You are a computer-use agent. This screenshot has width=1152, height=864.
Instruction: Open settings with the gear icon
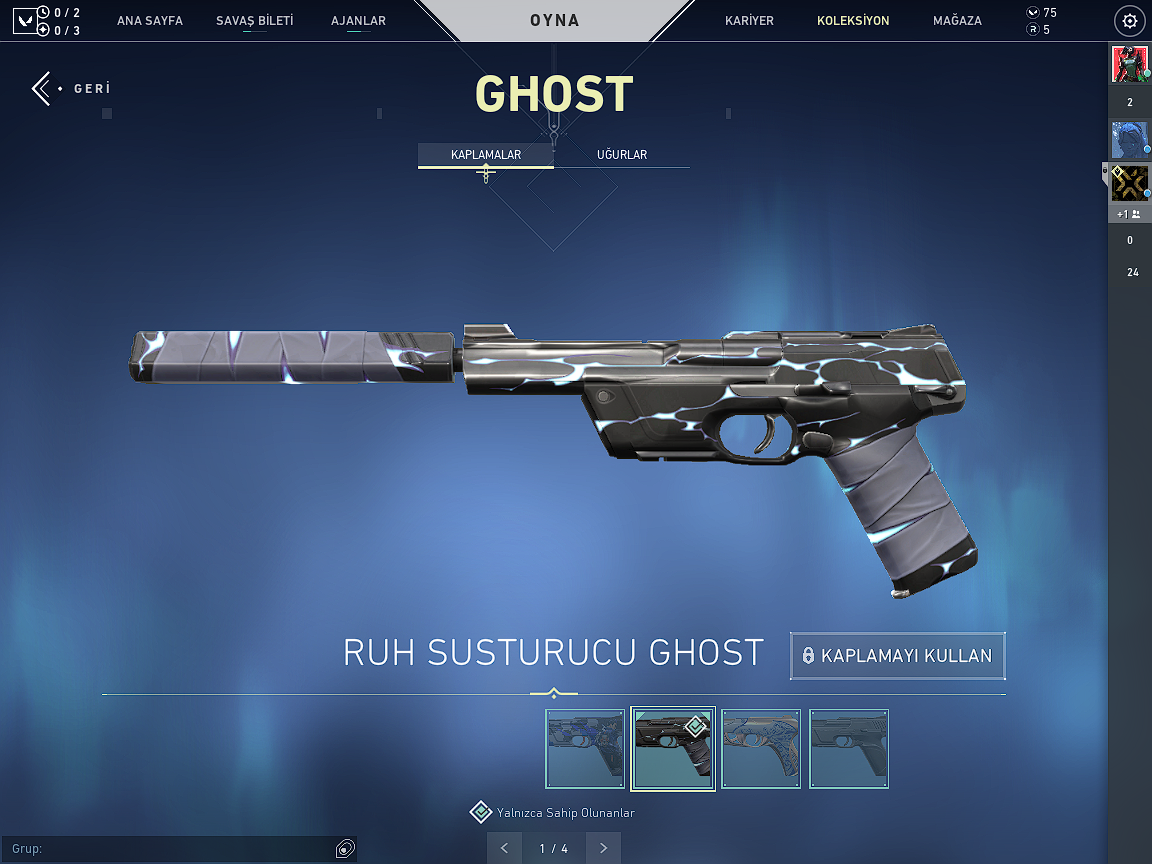[1130, 21]
